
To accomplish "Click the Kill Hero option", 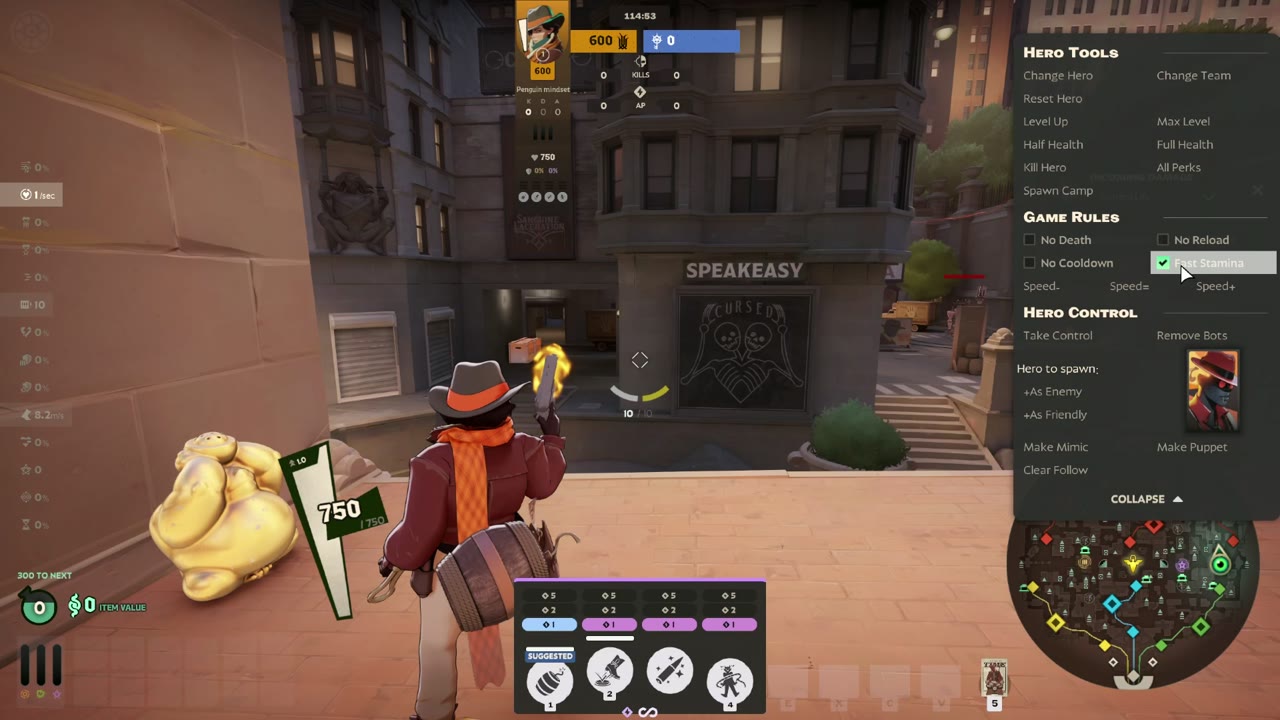I will (1044, 167).
